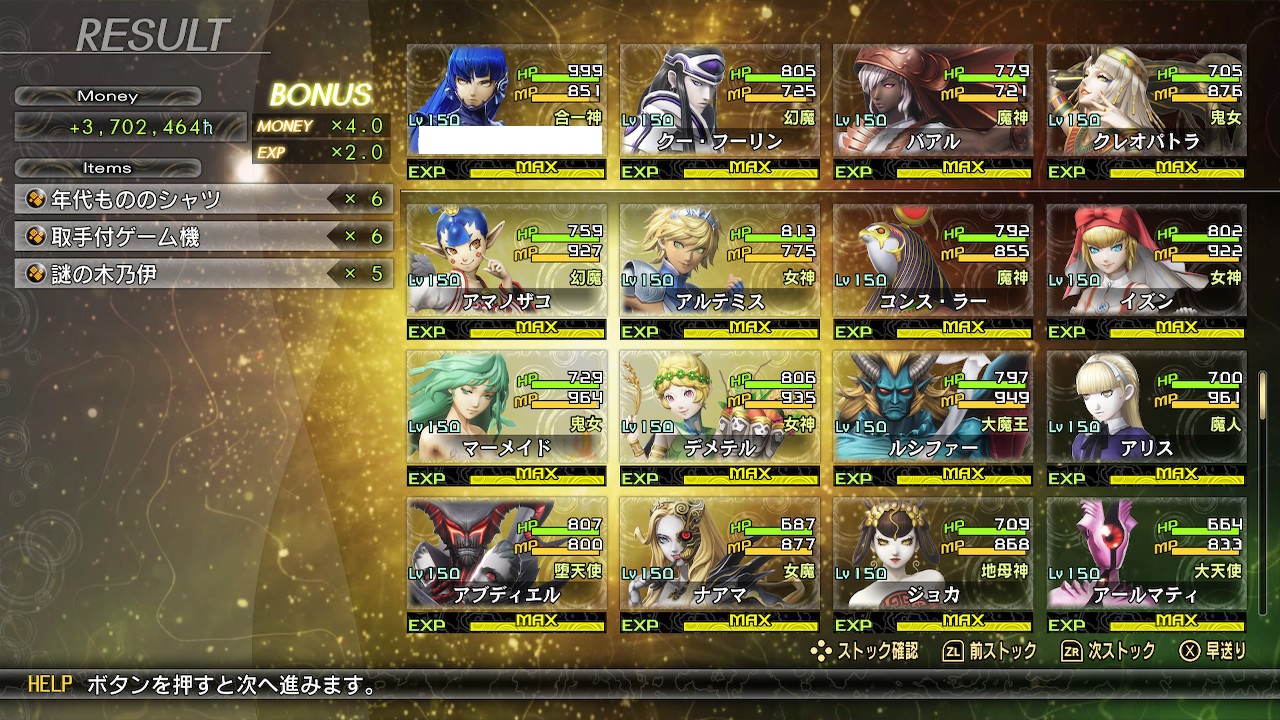The image size is (1280, 720).
Task: Select the blue-haired 合一神 protagonist card
Action: (x=506, y=111)
